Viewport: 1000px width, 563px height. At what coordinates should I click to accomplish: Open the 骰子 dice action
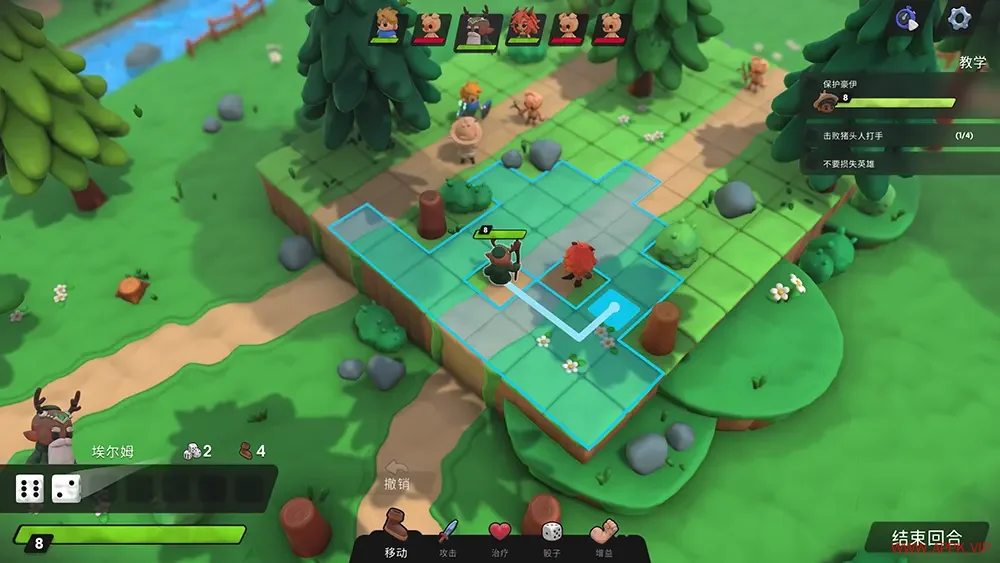click(x=551, y=535)
